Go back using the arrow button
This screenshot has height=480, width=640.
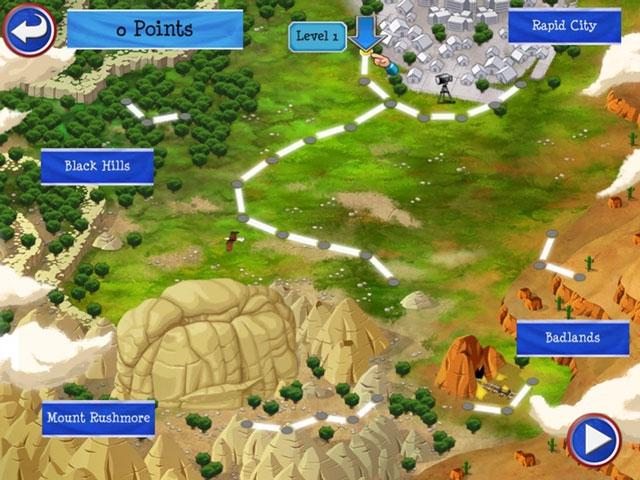(x=29, y=29)
